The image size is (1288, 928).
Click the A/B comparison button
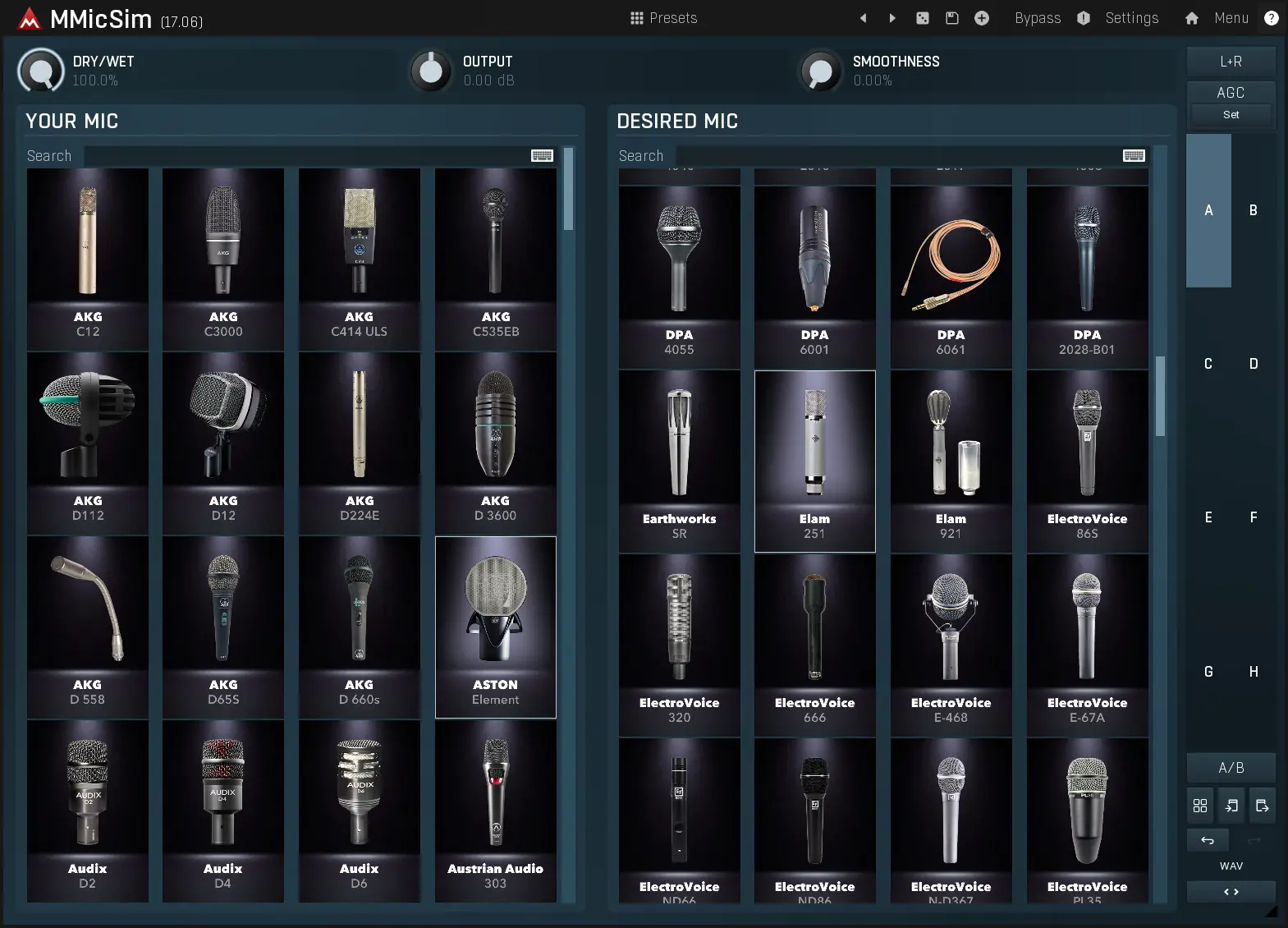coord(1230,767)
